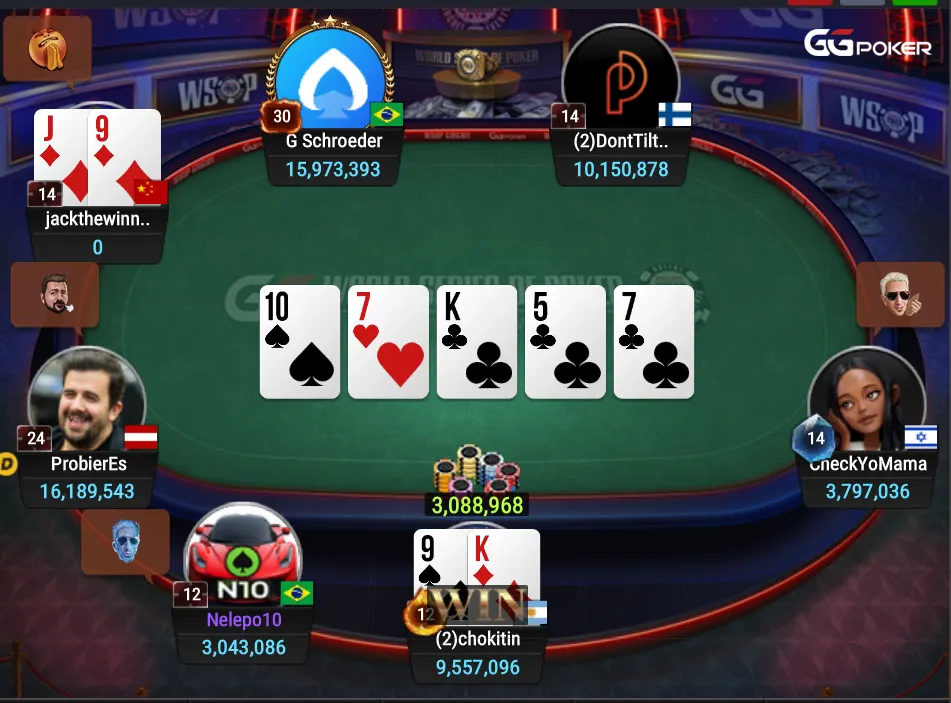Select the (2)DontTilt.. player avatar
Viewport: 951px width, 703px height.
620,80
